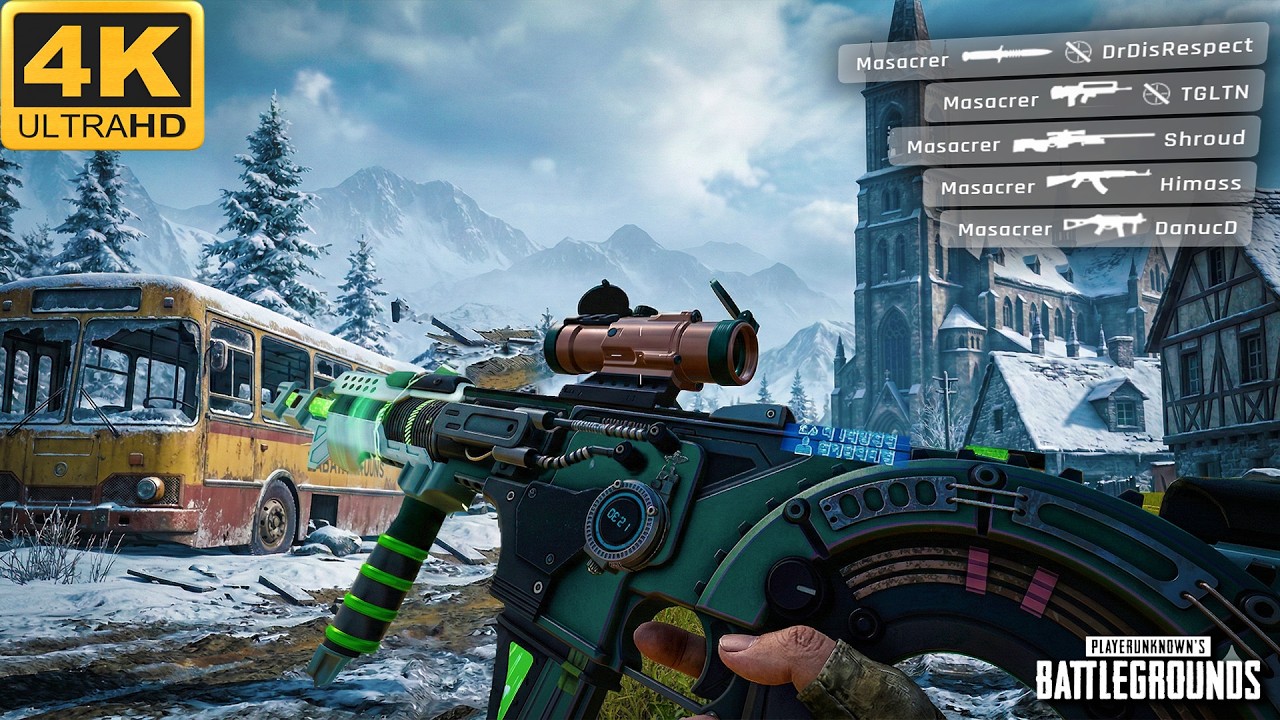
Task: Click the PlayerUnknown's Battlegrounds logo
Action: point(1147,670)
